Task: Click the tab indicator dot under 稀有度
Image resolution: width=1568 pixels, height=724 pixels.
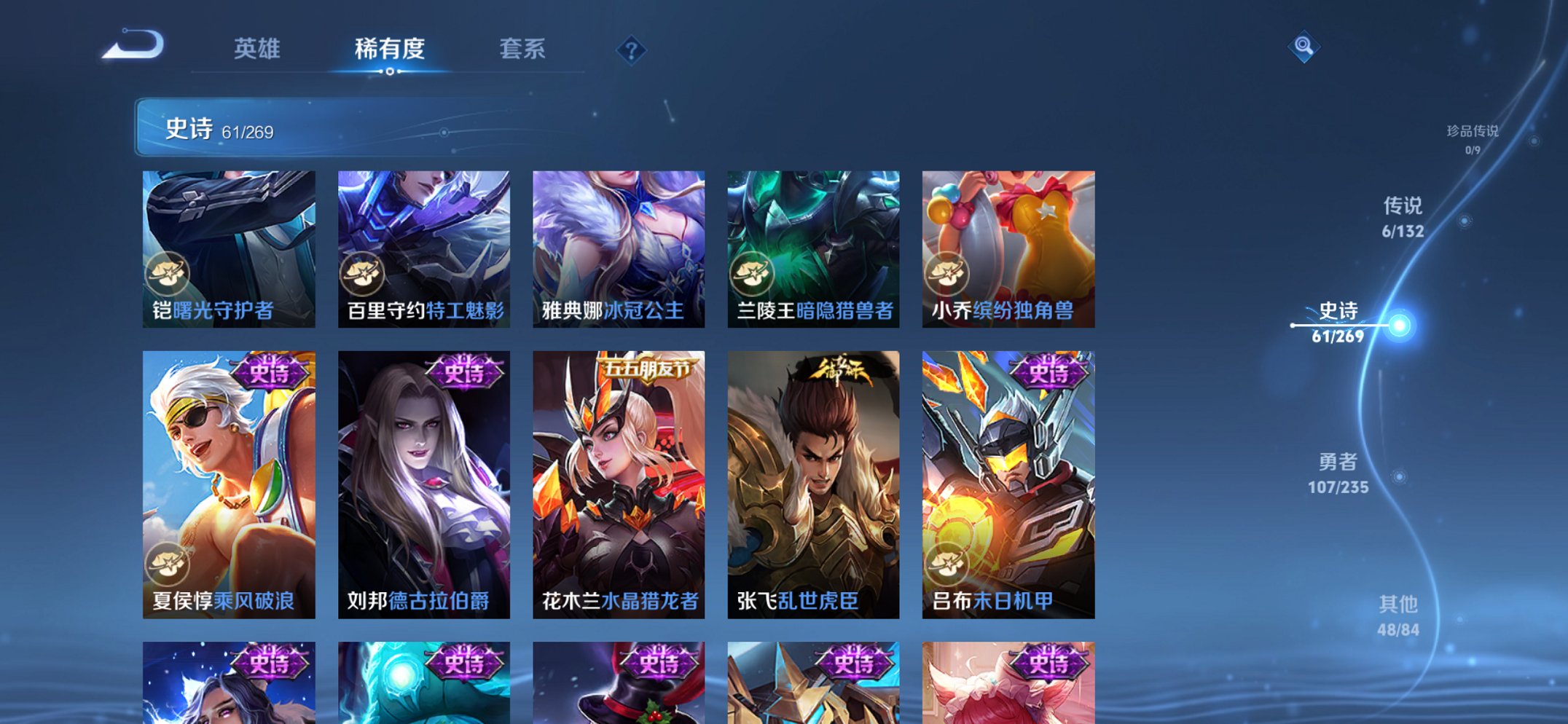Action: [x=389, y=71]
